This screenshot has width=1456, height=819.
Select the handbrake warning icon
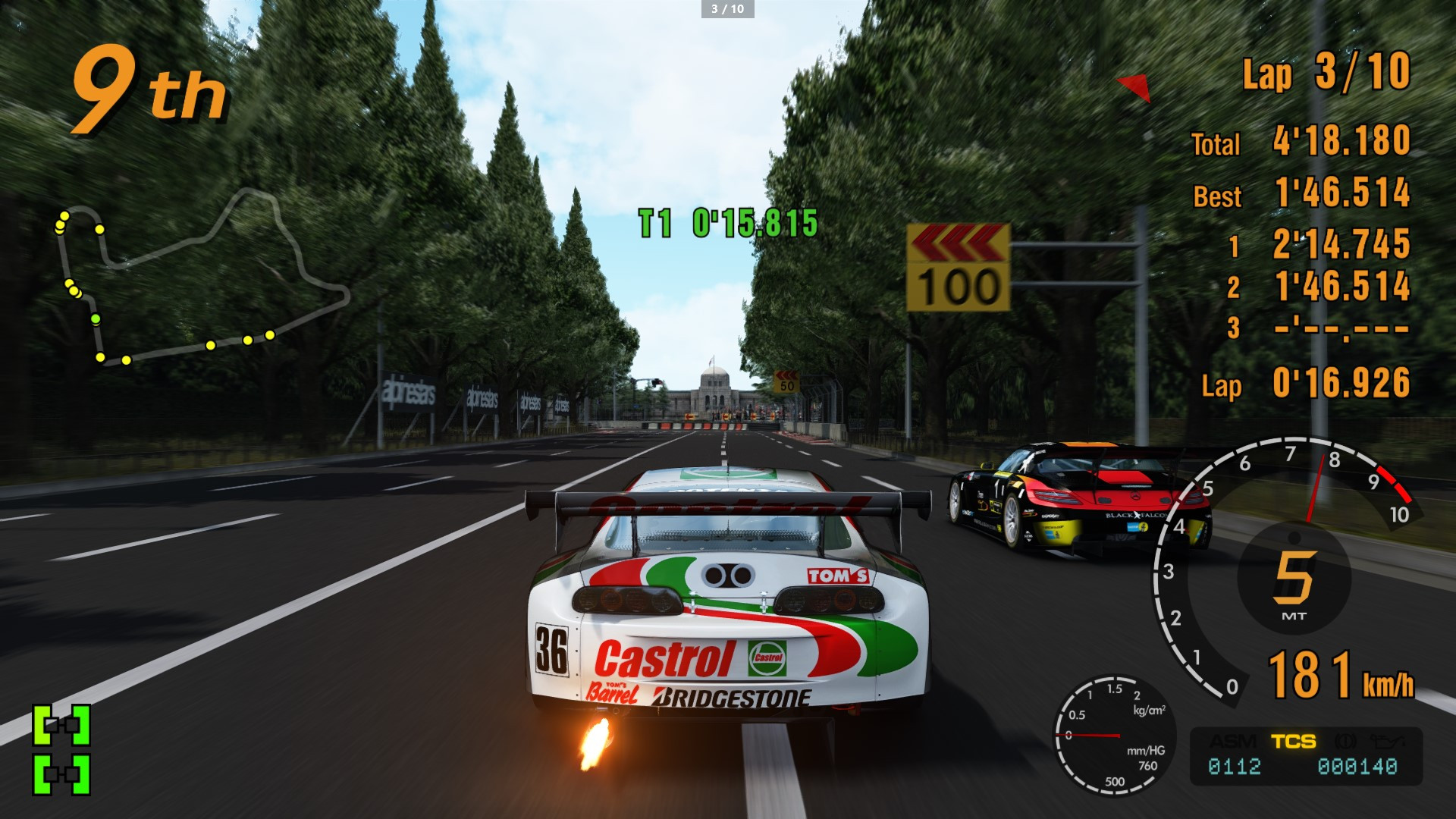pos(1345,741)
